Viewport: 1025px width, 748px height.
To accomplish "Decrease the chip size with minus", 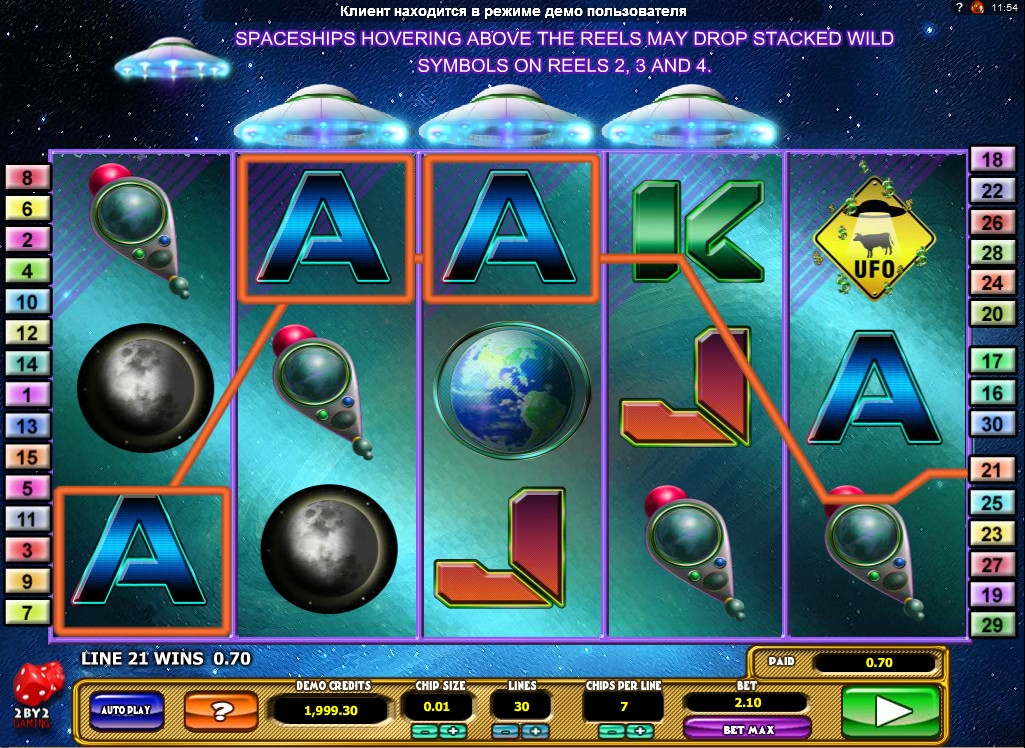I will pos(424,731).
